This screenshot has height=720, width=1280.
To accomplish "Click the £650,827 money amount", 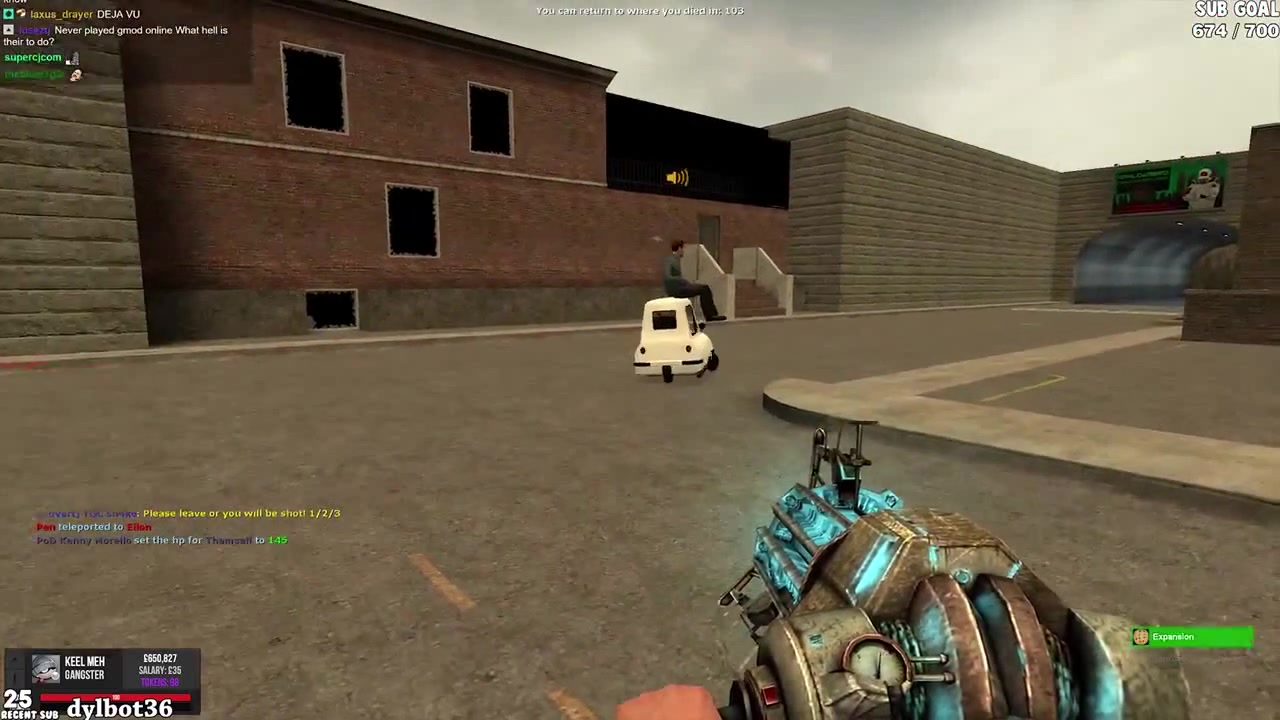I will click(160, 658).
